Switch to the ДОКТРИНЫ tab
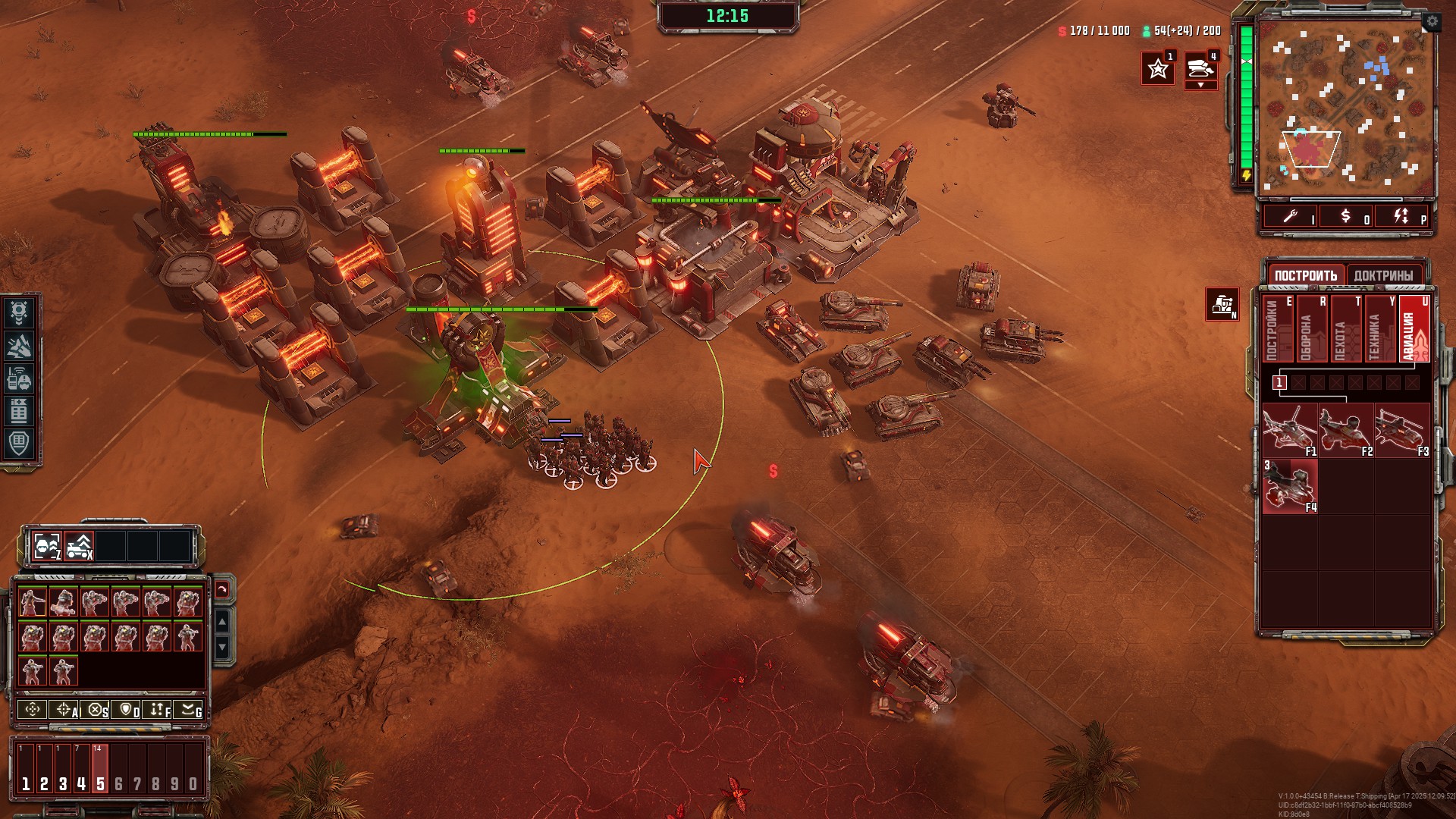This screenshot has height=819, width=1456. click(x=1383, y=275)
